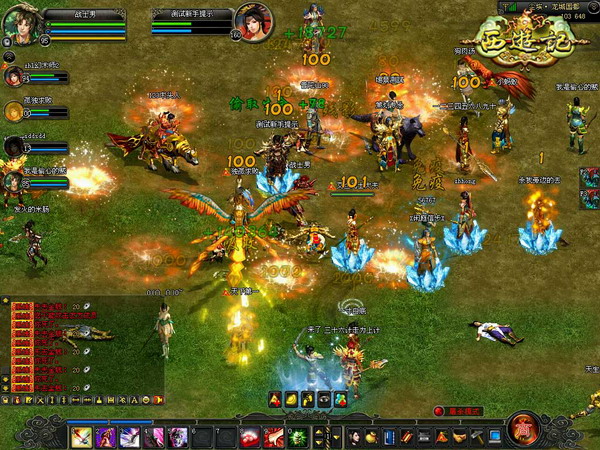Click the player's own character portrait
This screenshot has height=450, width=600.
pos(20,22)
